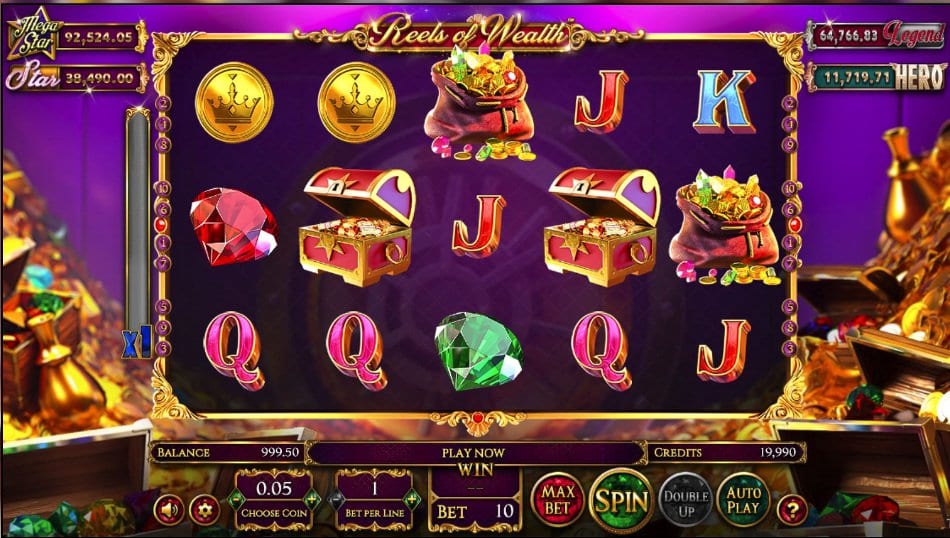Decrease the coin value with the minus arrow

236,500
